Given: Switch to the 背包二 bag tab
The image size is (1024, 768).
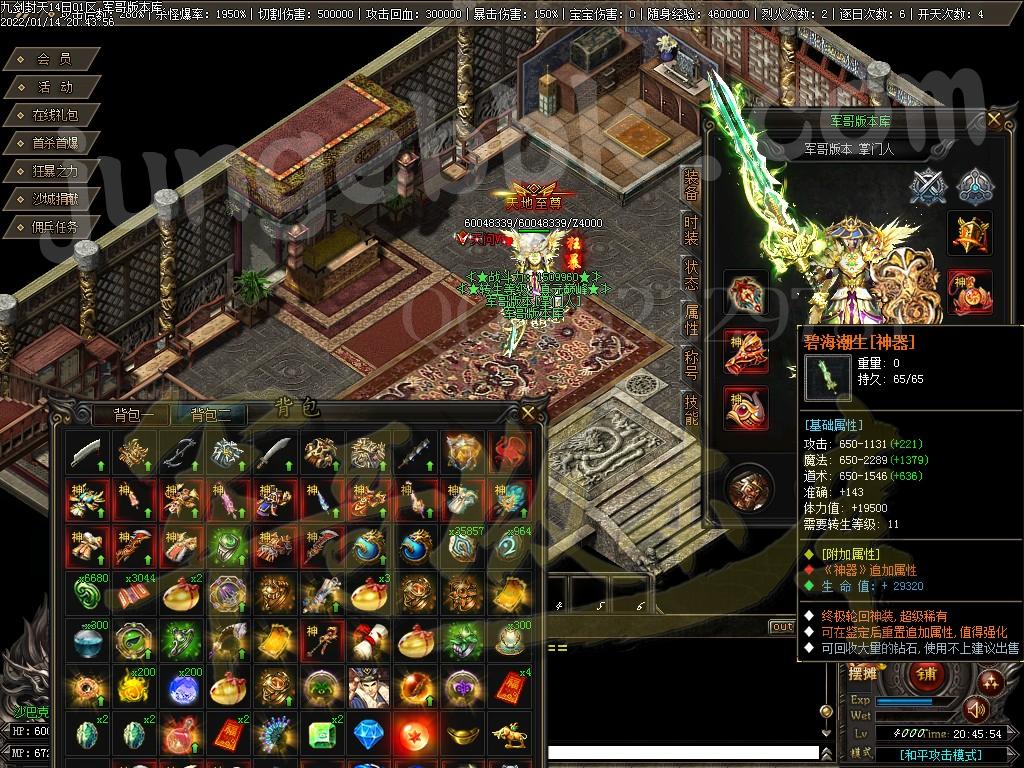Looking at the screenshot, I should pos(211,415).
